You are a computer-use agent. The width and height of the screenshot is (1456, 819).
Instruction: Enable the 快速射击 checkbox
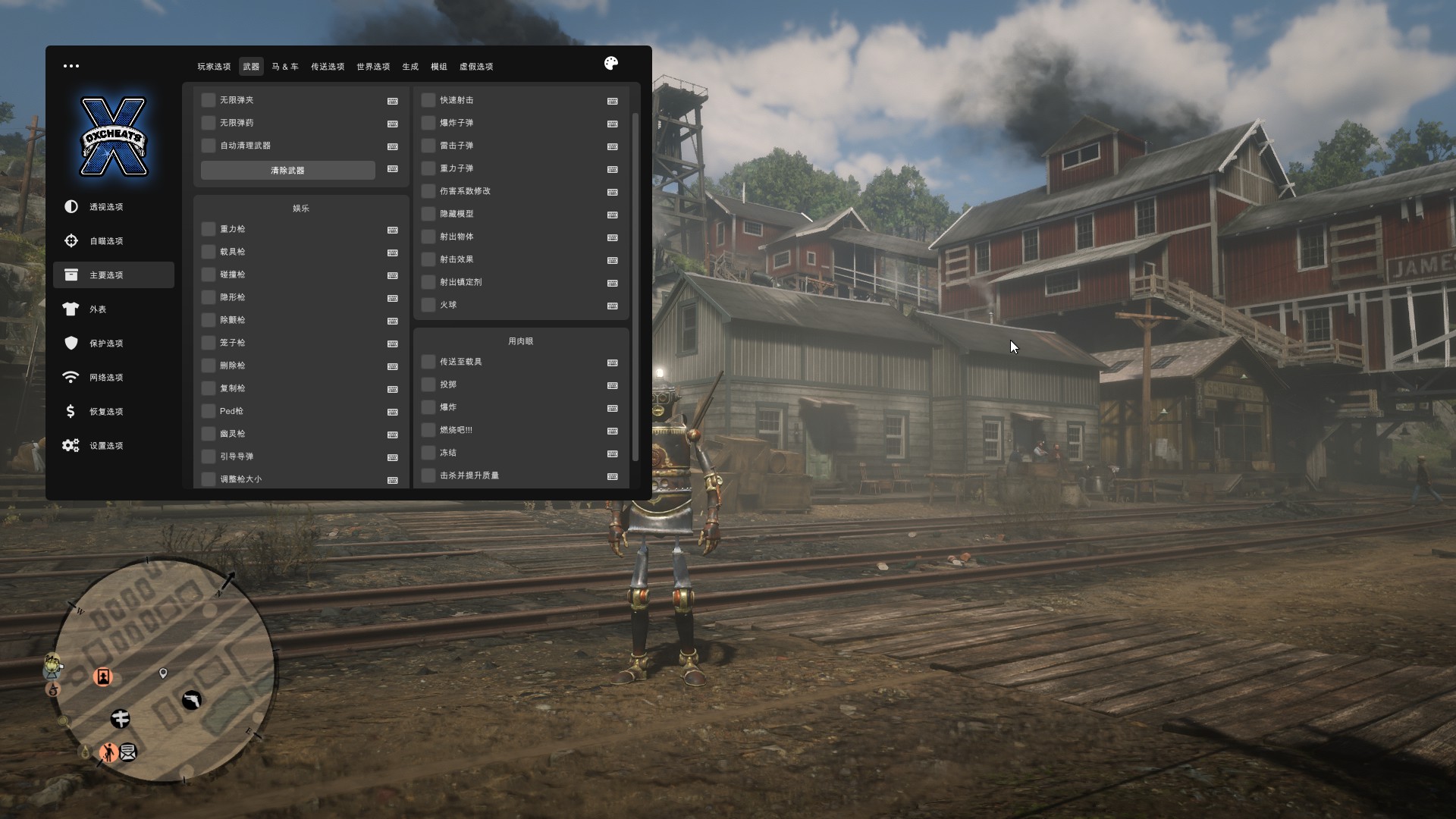click(x=428, y=100)
